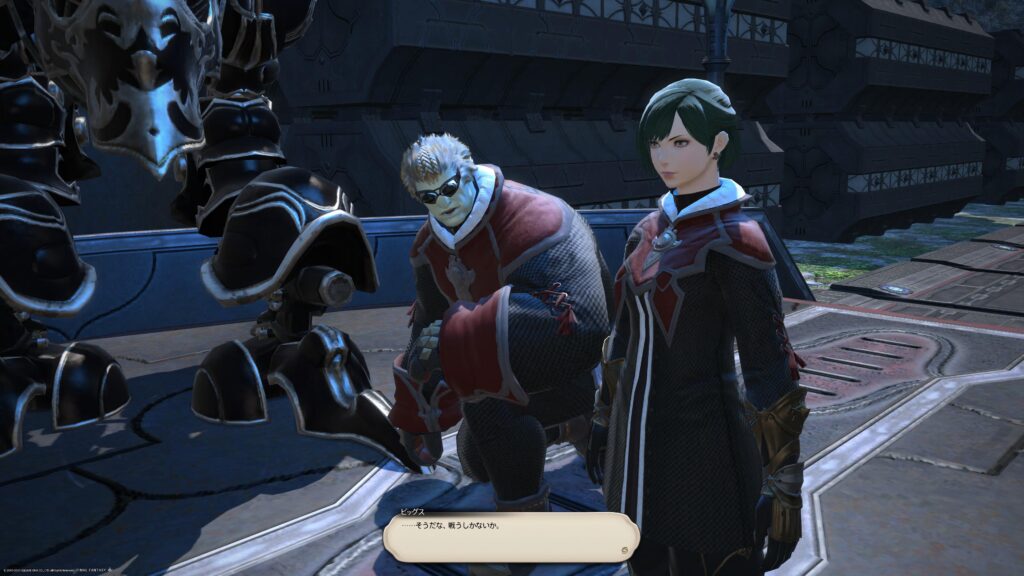The image size is (1024, 576).
Task: Click the dialogue advance indicator icon
Action: (625, 549)
